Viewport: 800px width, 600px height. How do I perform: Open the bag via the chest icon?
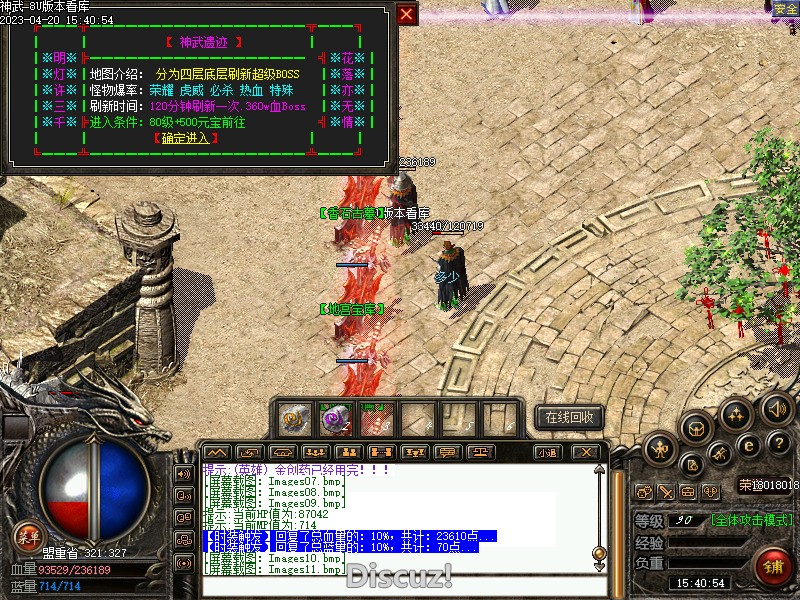[x=695, y=427]
